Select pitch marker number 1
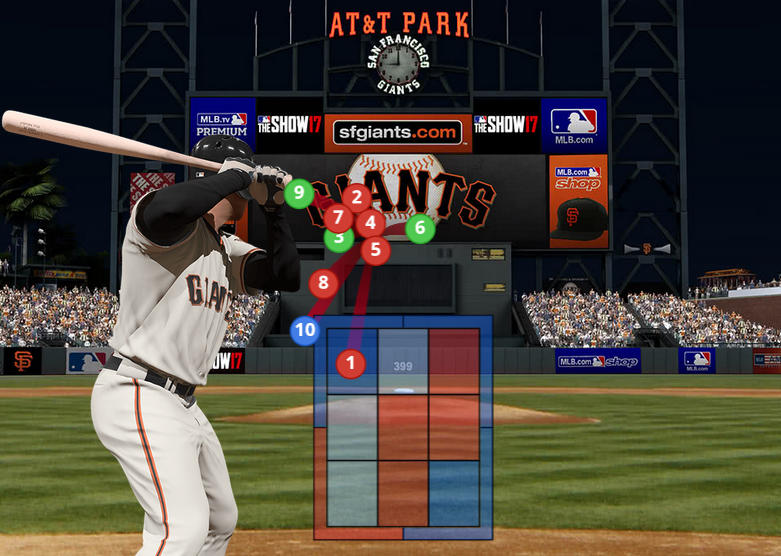 click(350, 363)
